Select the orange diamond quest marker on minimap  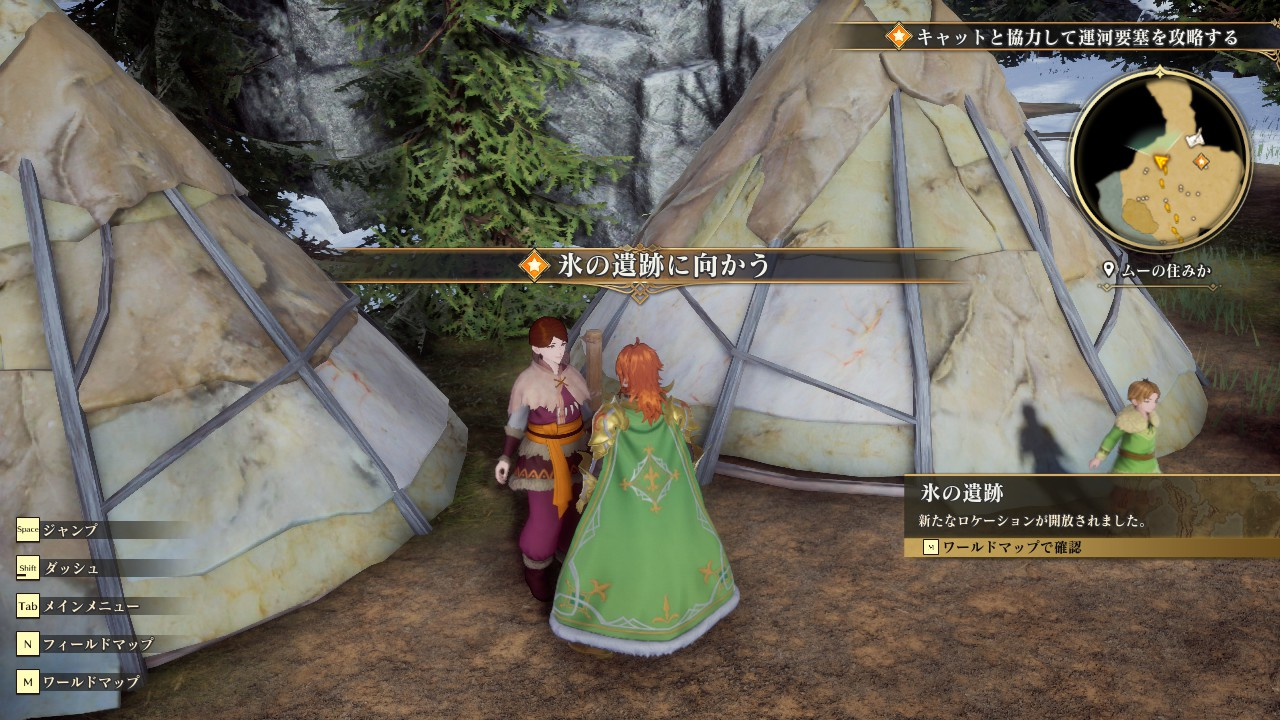[x=1201, y=160]
